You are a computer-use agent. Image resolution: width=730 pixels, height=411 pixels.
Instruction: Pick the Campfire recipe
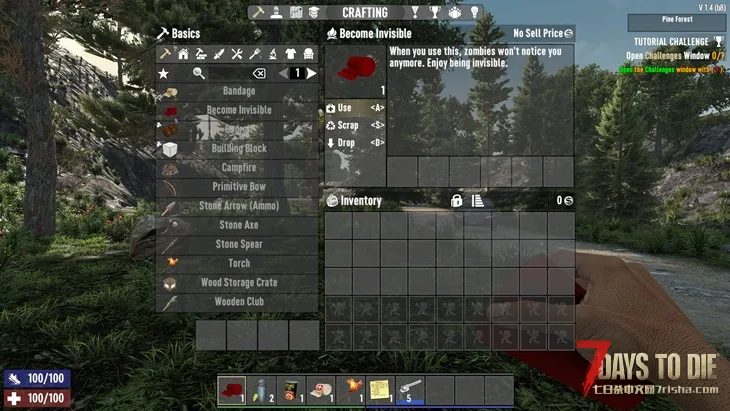238,168
